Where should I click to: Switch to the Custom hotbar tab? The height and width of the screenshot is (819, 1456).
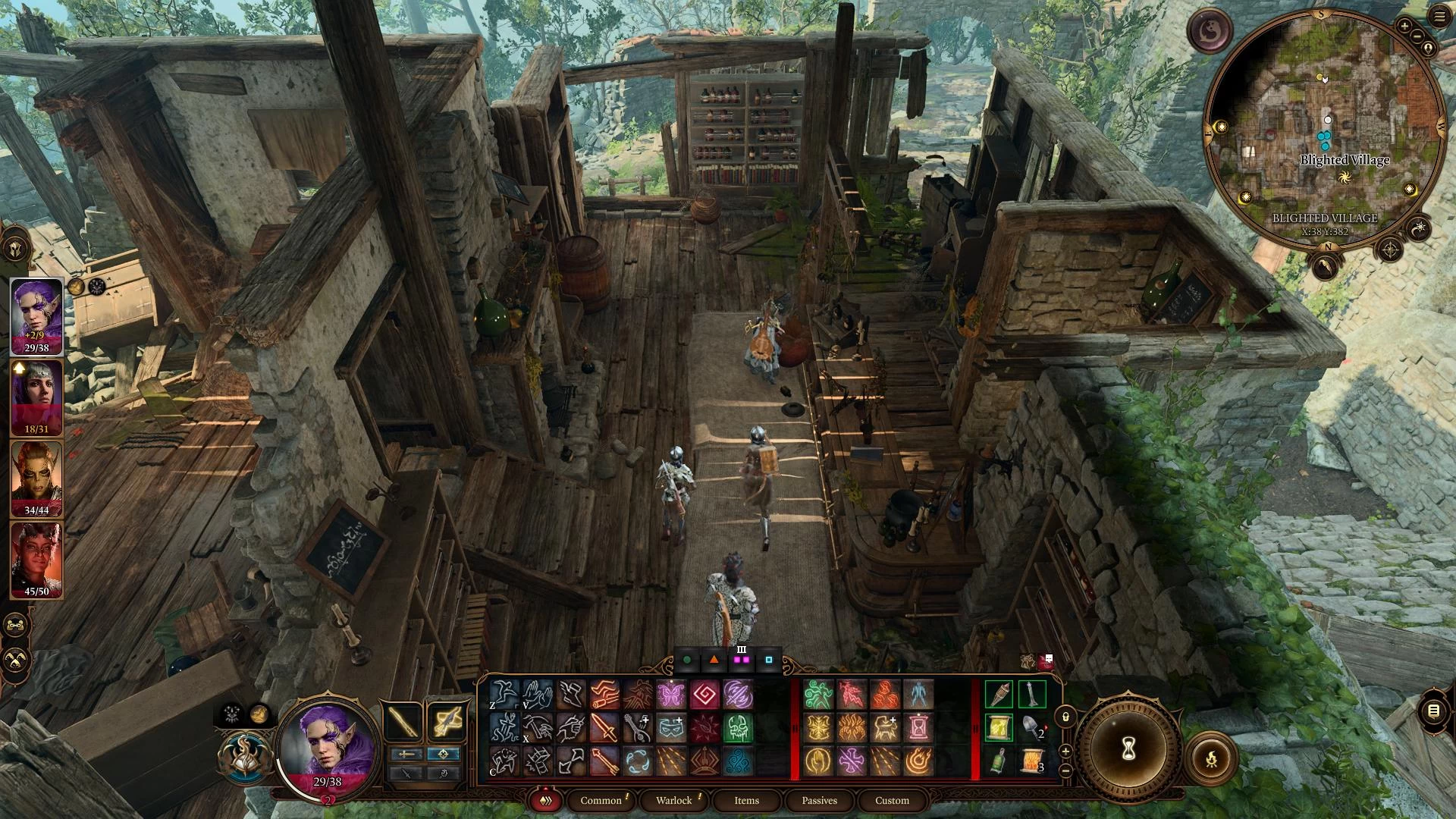892,800
